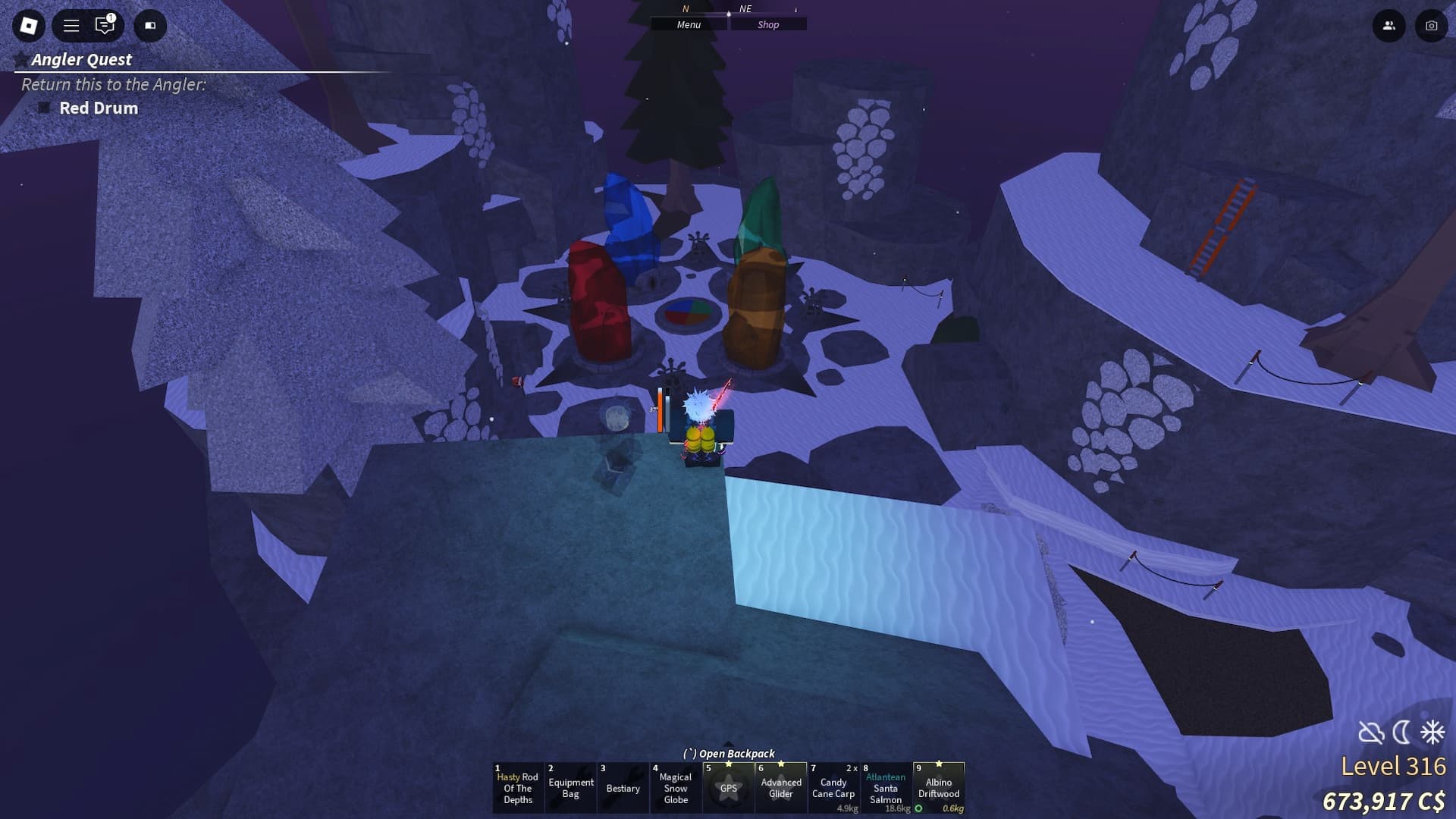Open the unread chat notification bubble

pyautogui.click(x=103, y=26)
